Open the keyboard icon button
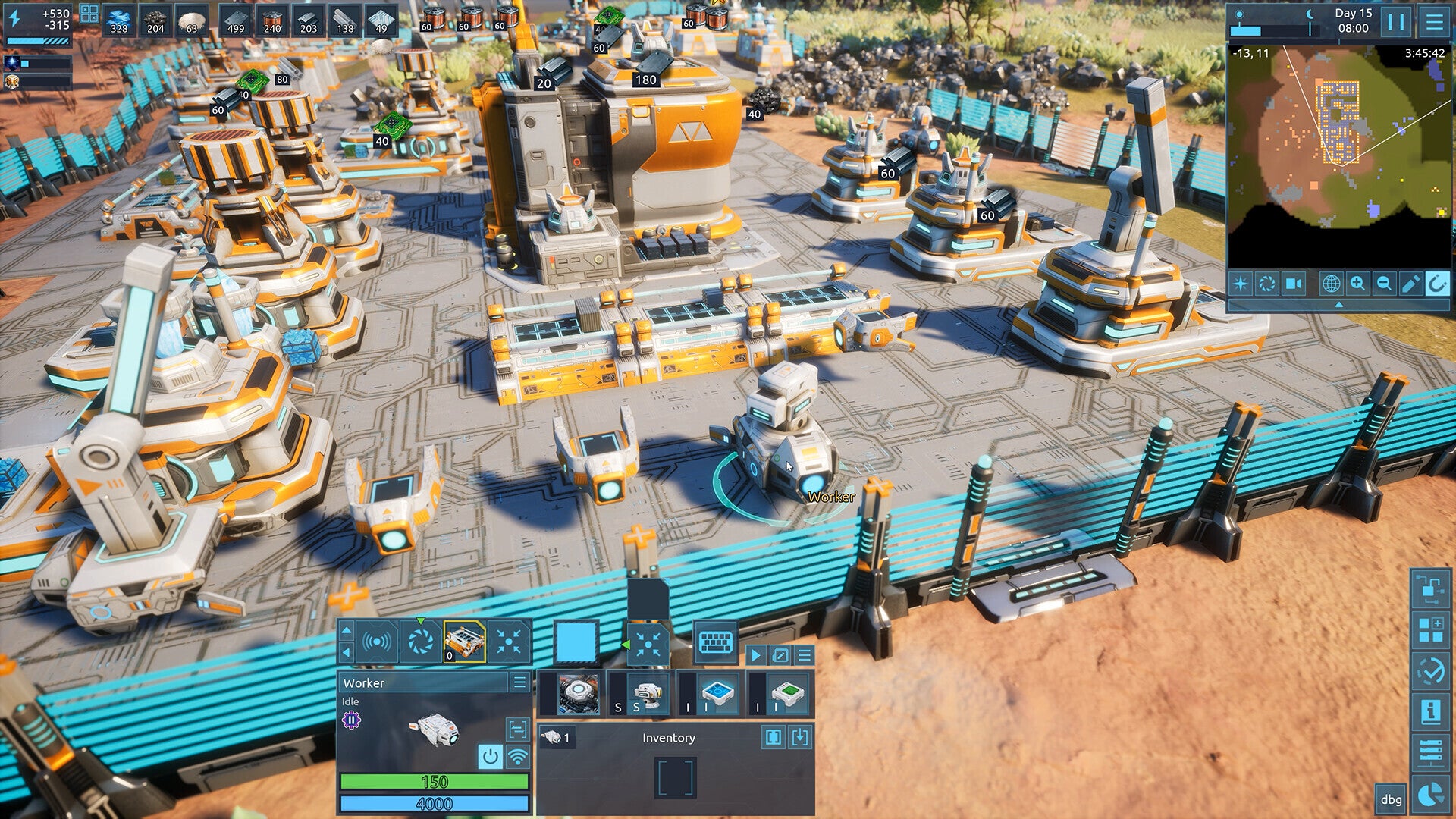This screenshot has height=819, width=1456. coord(714,642)
